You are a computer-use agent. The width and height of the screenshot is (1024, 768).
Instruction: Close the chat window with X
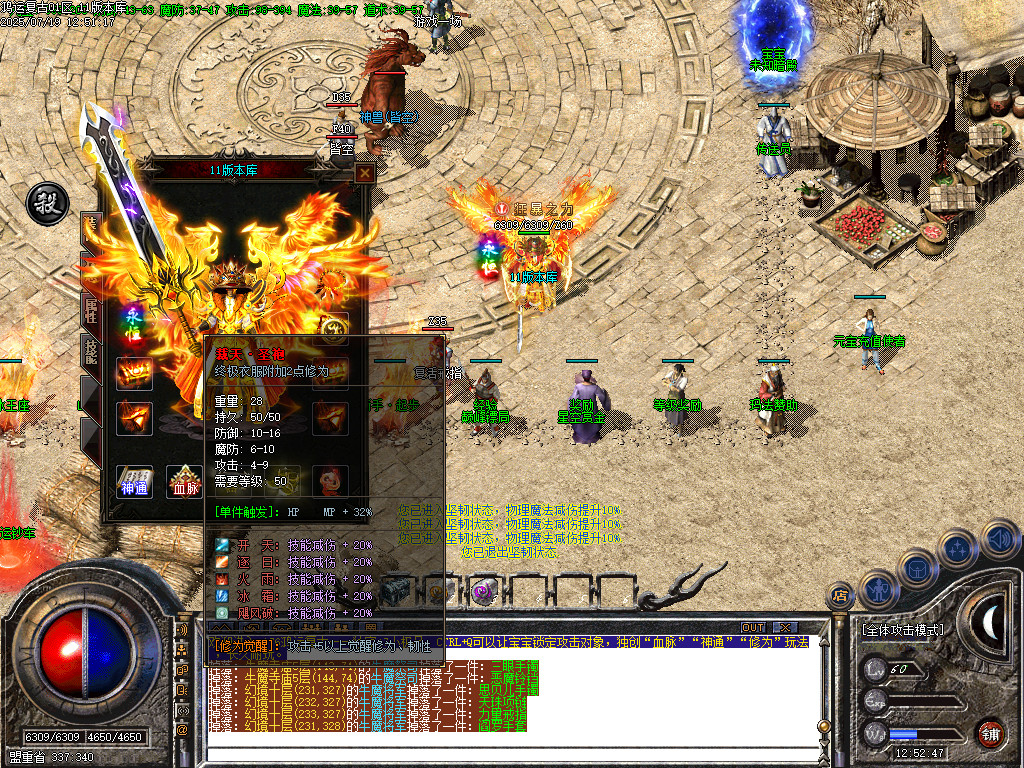pyautogui.click(x=784, y=628)
